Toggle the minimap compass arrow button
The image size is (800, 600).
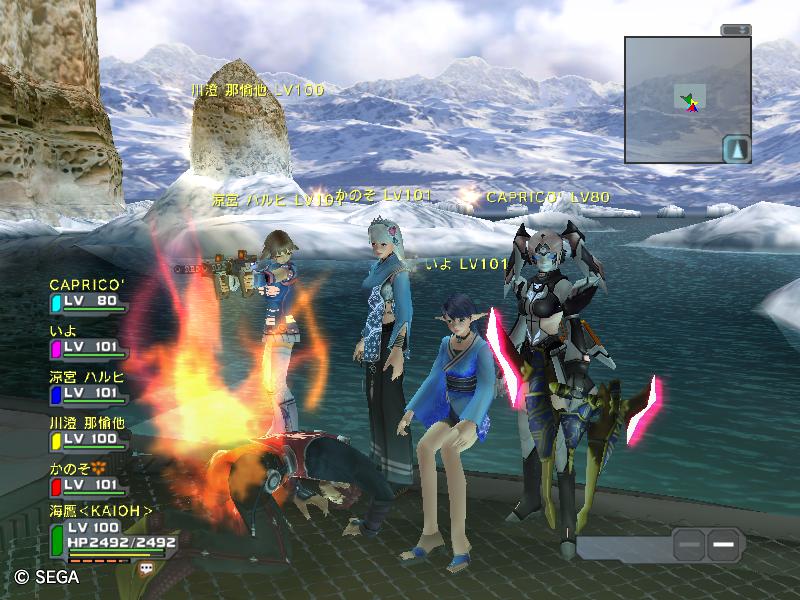tap(736, 149)
